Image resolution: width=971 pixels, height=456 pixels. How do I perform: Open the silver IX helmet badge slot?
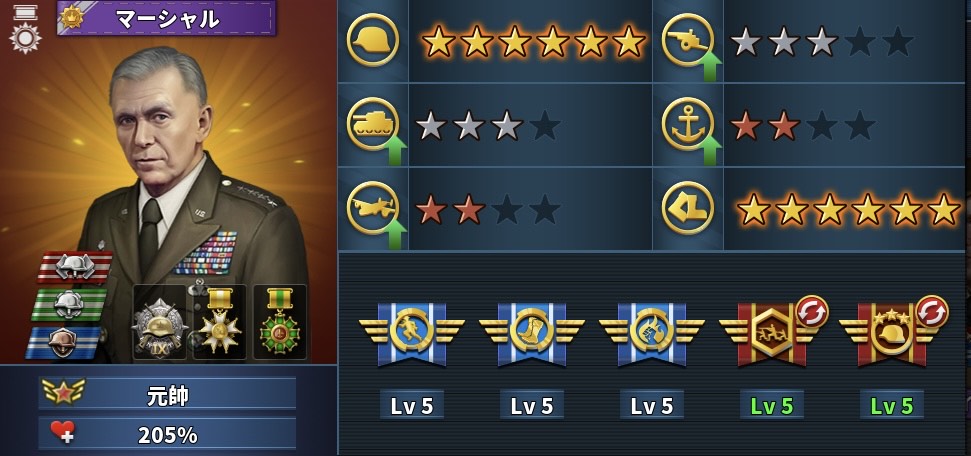[x=159, y=322]
